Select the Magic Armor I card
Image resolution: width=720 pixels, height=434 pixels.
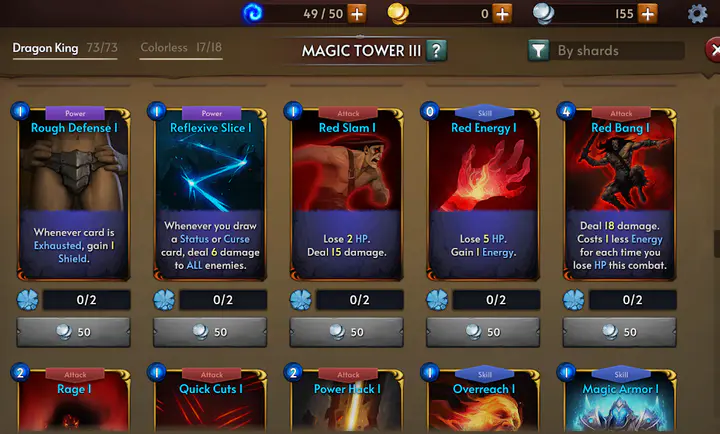(x=620, y=400)
